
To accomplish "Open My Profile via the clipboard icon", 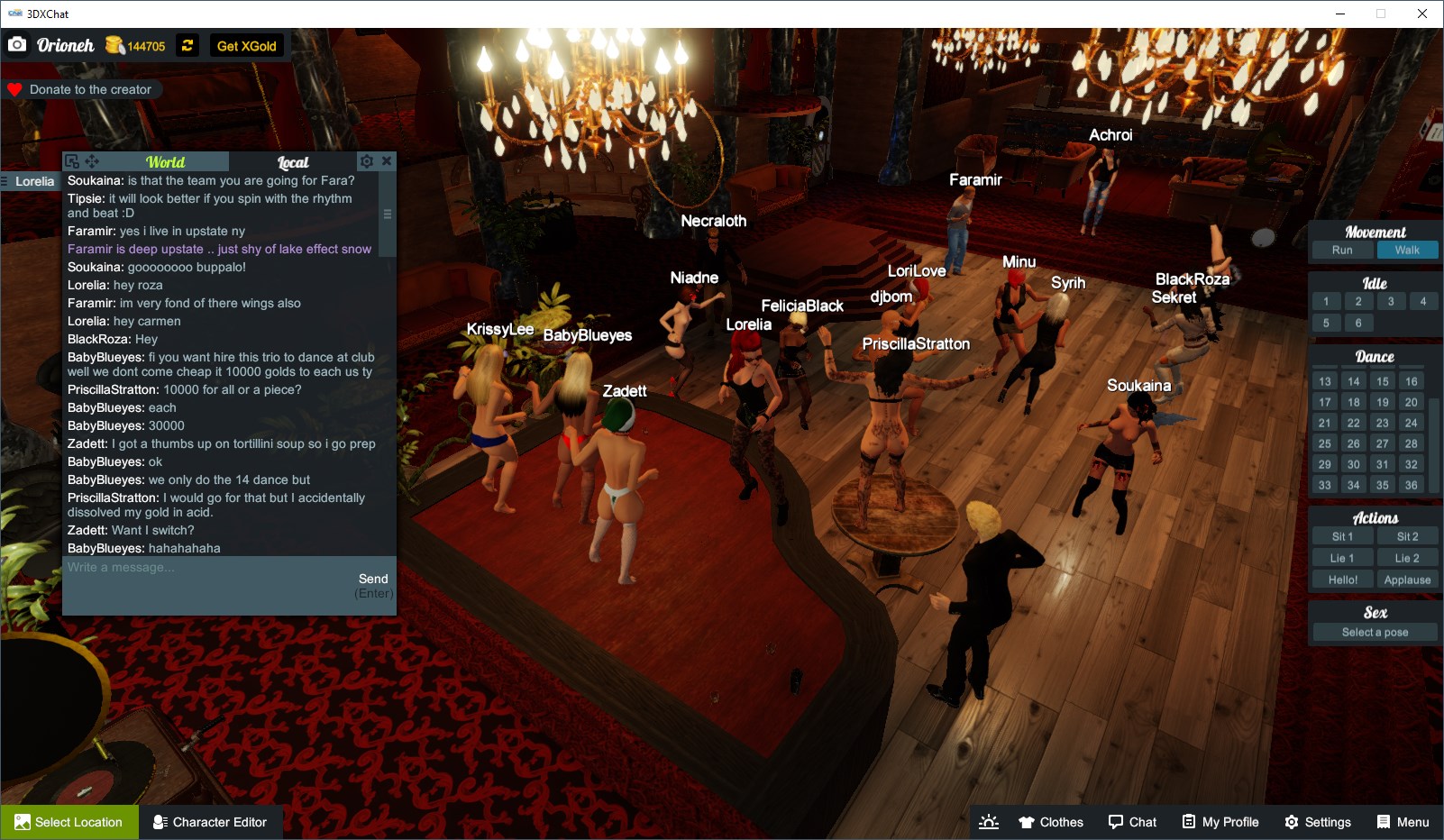I will click(1220, 821).
